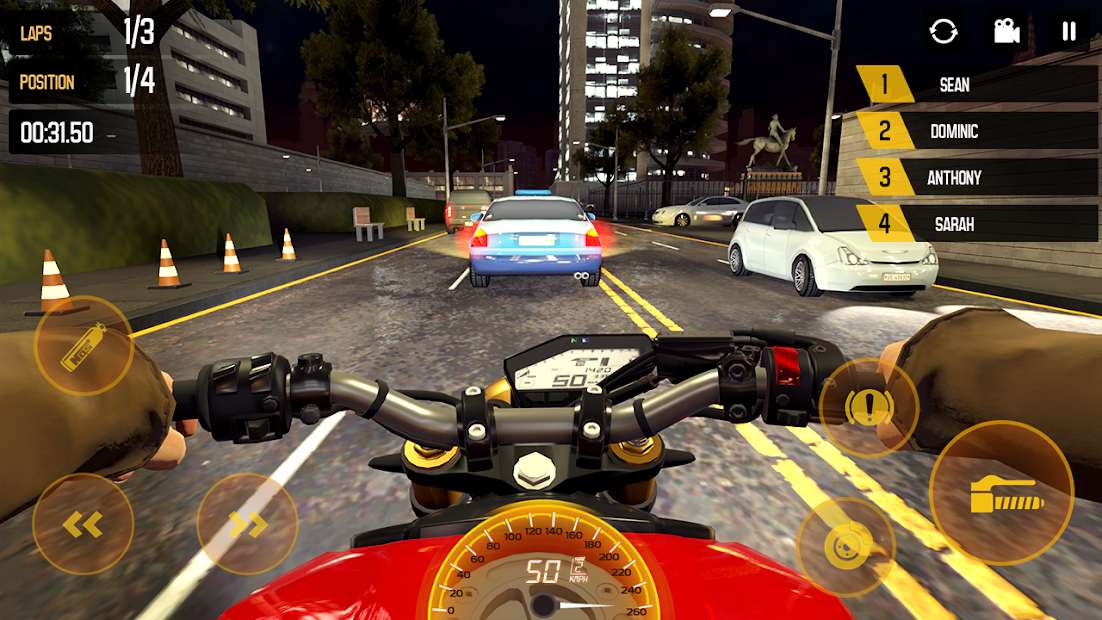Apply the brake warning button
This screenshot has height=620, width=1102.
pyautogui.click(x=868, y=407)
